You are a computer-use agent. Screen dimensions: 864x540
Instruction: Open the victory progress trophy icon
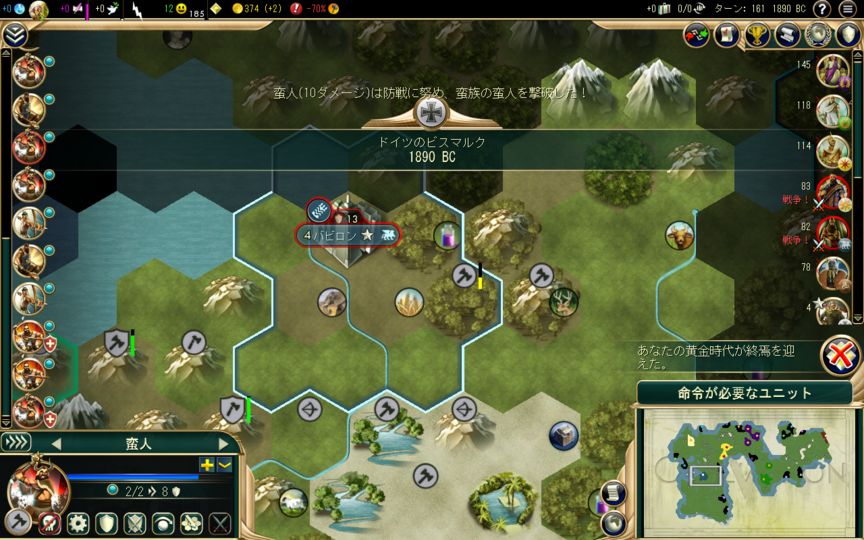pos(755,35)
